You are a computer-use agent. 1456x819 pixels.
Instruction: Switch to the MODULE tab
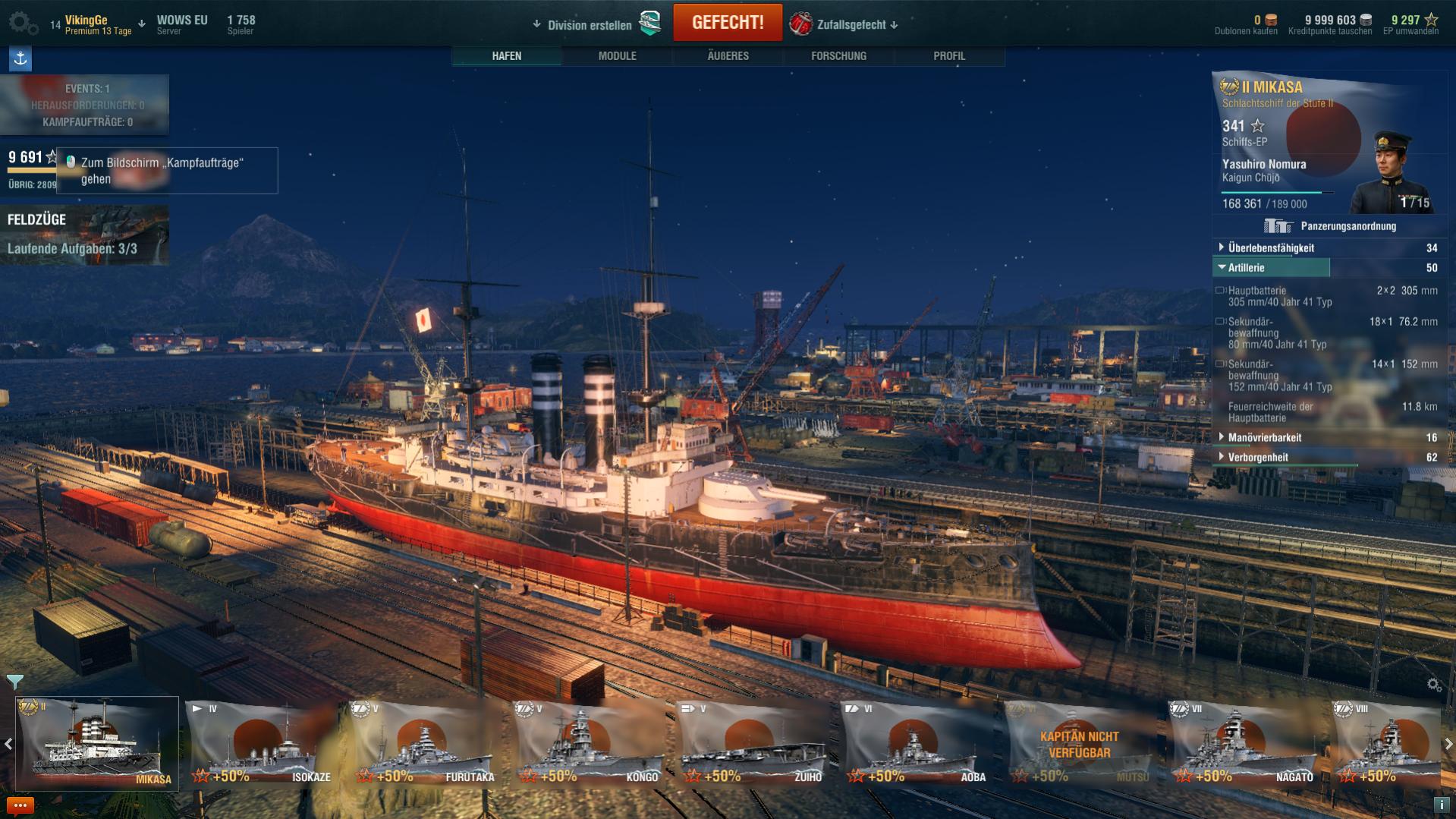617,55
